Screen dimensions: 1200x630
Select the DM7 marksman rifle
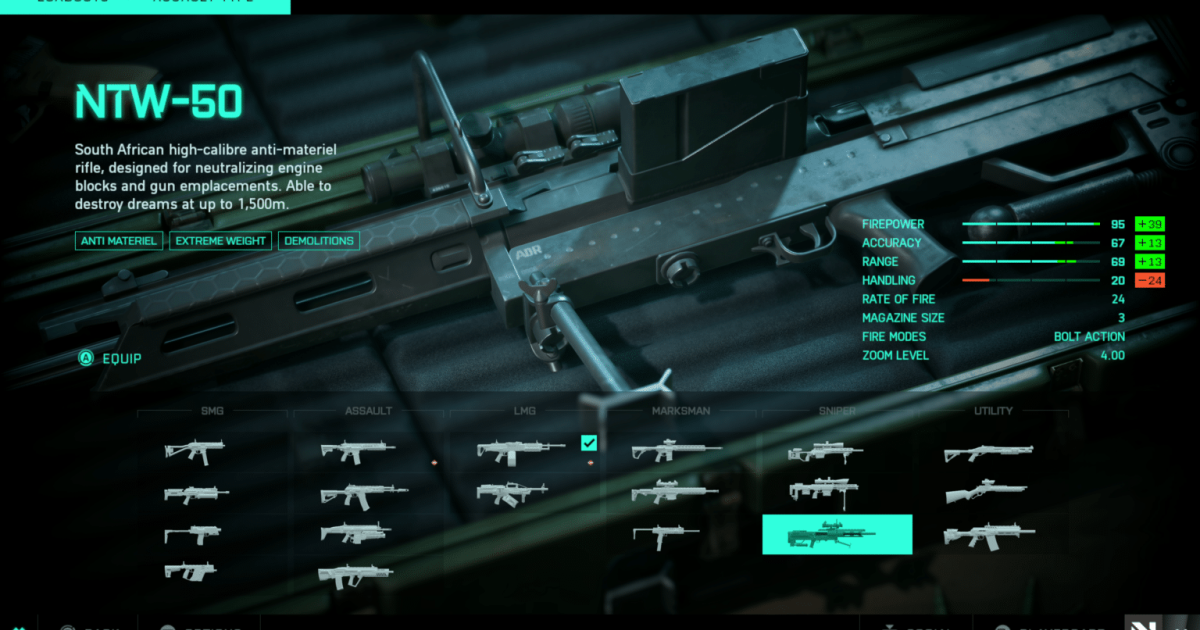tap(676, 452)
